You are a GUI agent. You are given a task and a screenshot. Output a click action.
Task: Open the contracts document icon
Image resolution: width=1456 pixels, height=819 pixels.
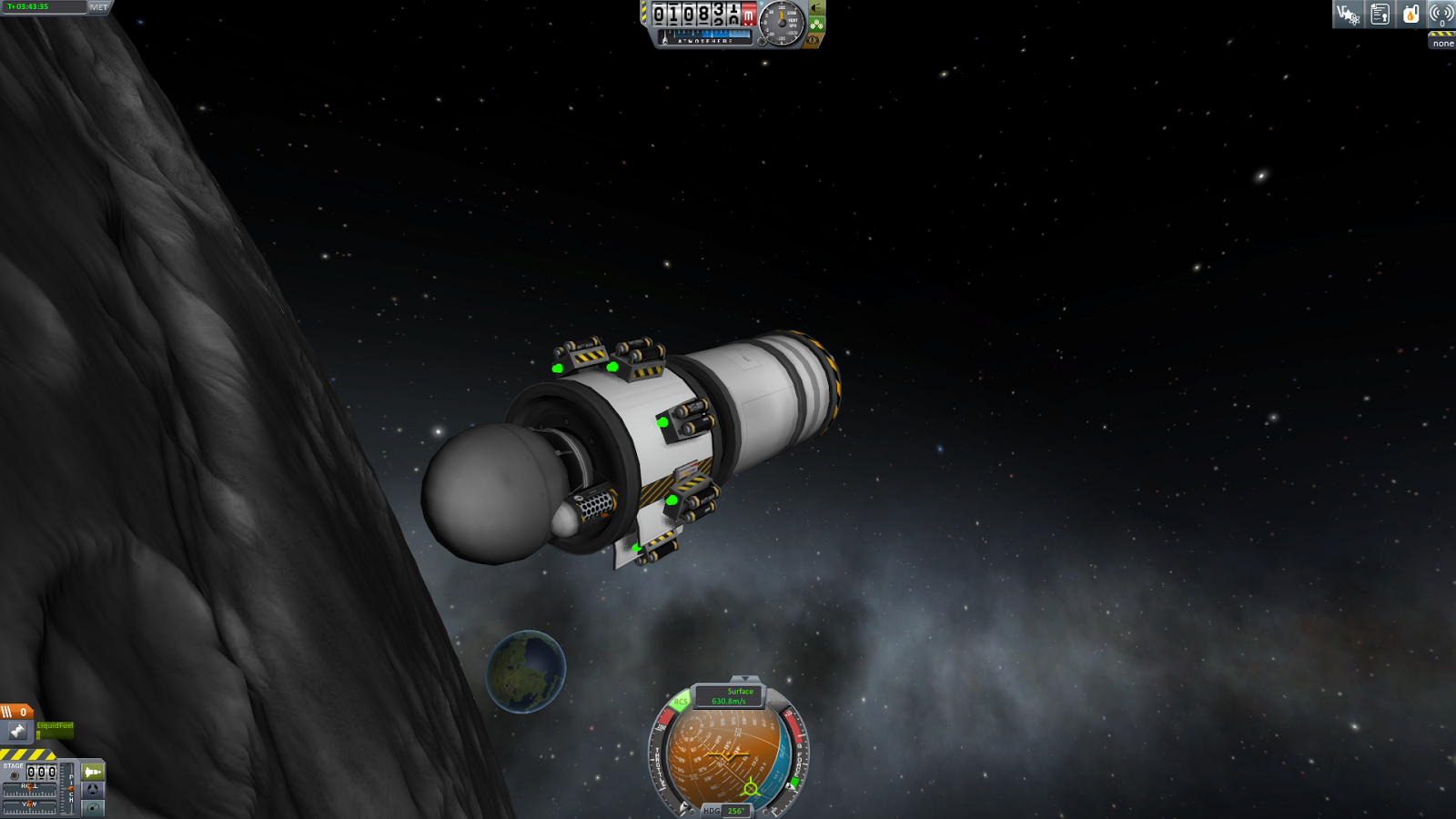1380,15
